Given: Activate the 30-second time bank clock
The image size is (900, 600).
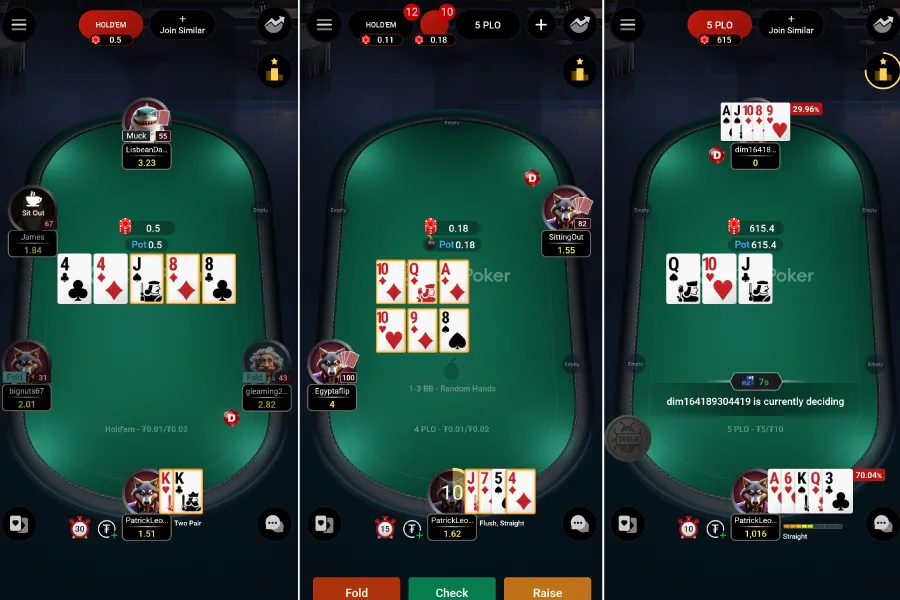Looking at the screenshot, I should (80, 528).
